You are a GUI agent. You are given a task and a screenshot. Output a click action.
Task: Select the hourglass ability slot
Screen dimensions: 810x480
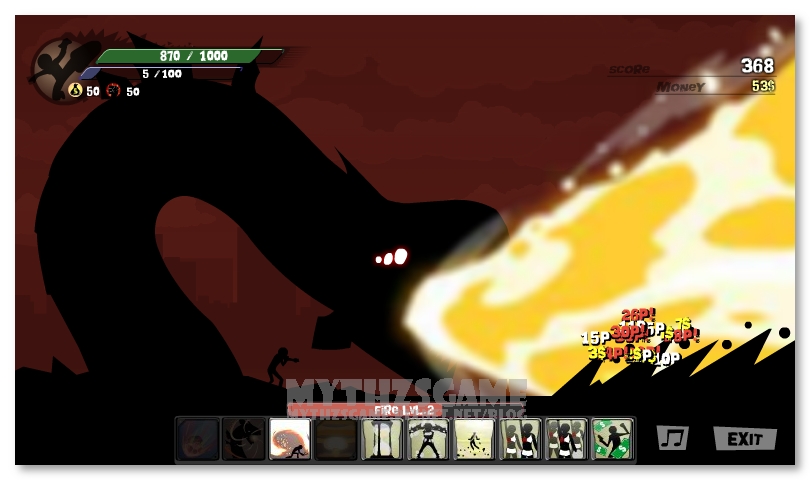pyautogui.click(x=382, y=438)
